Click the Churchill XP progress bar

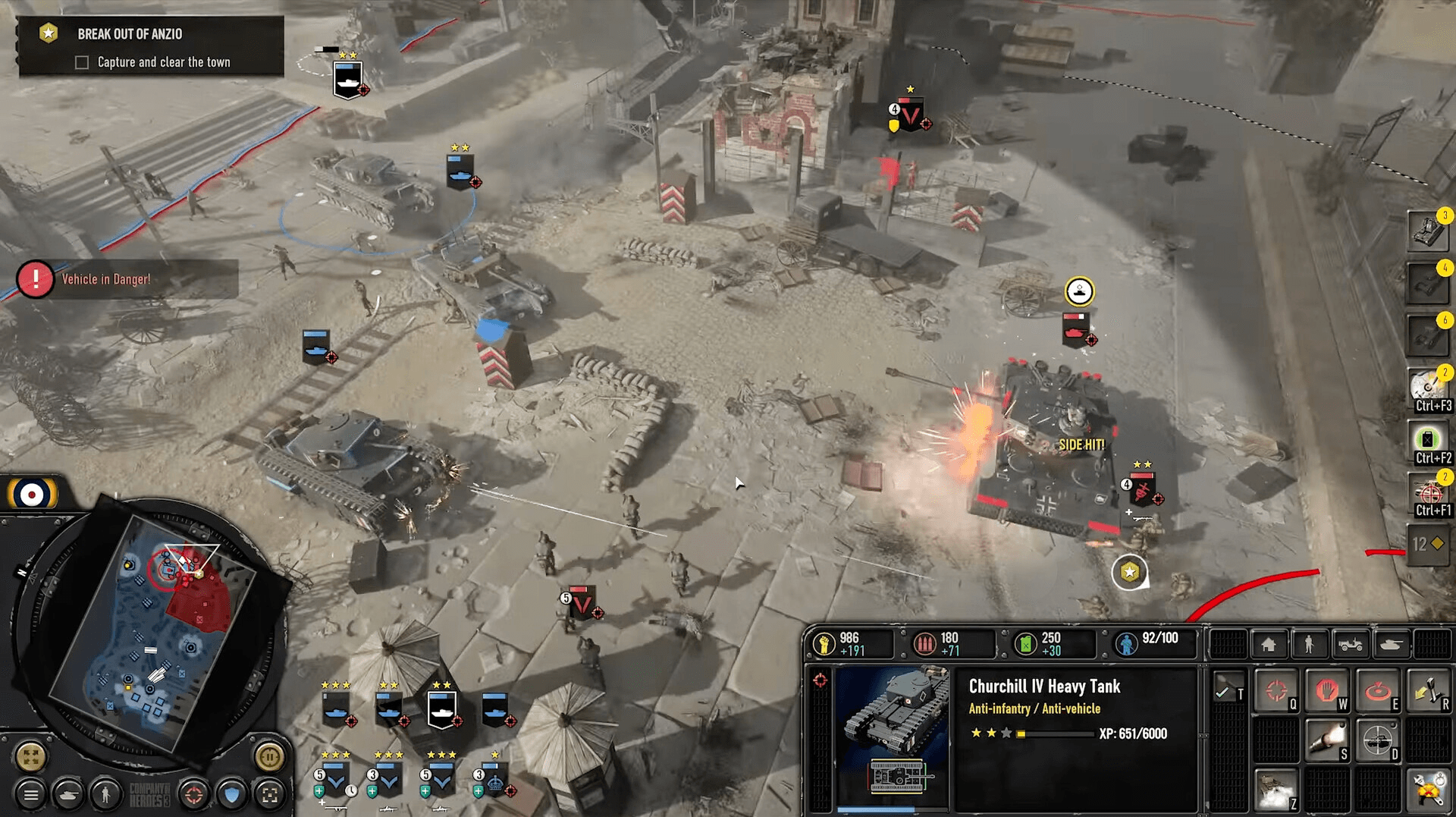(x=1054, y=734)
